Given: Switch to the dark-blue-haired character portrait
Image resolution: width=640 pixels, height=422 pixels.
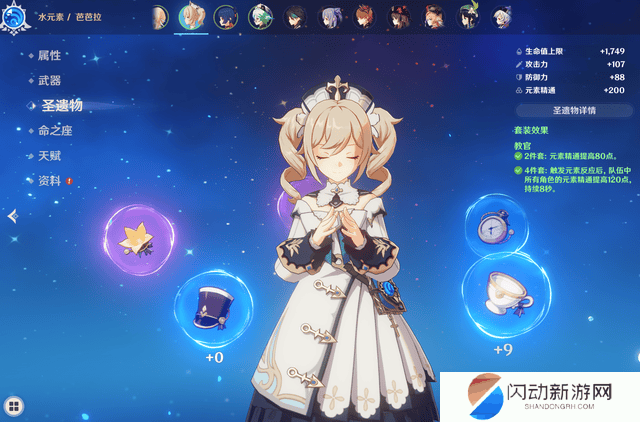Looking at the screenshot, I should point(227,17).
